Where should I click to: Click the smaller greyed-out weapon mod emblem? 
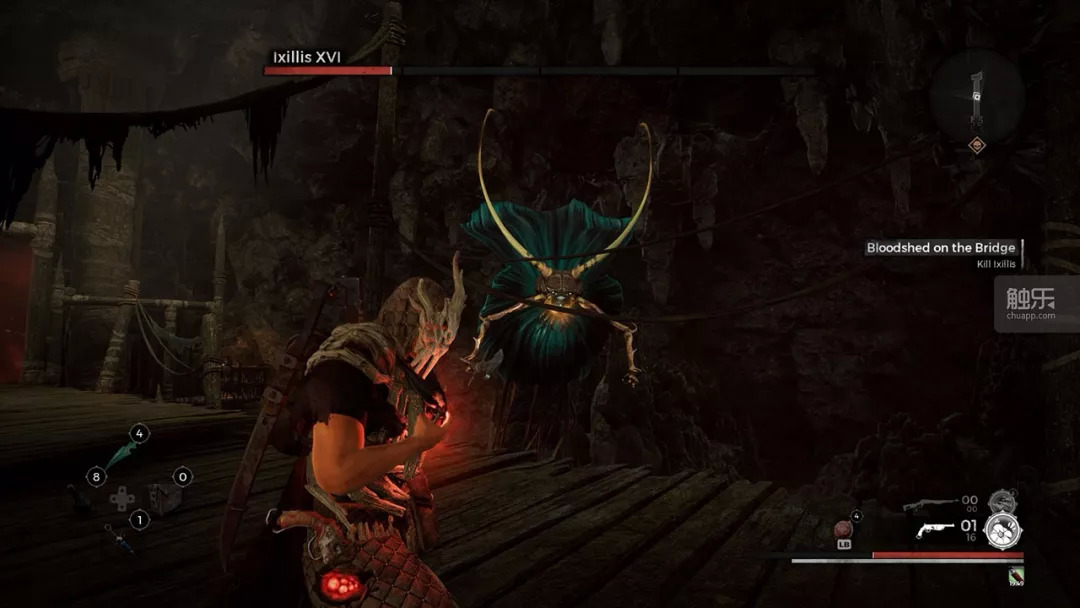[x=1001, y=500]
